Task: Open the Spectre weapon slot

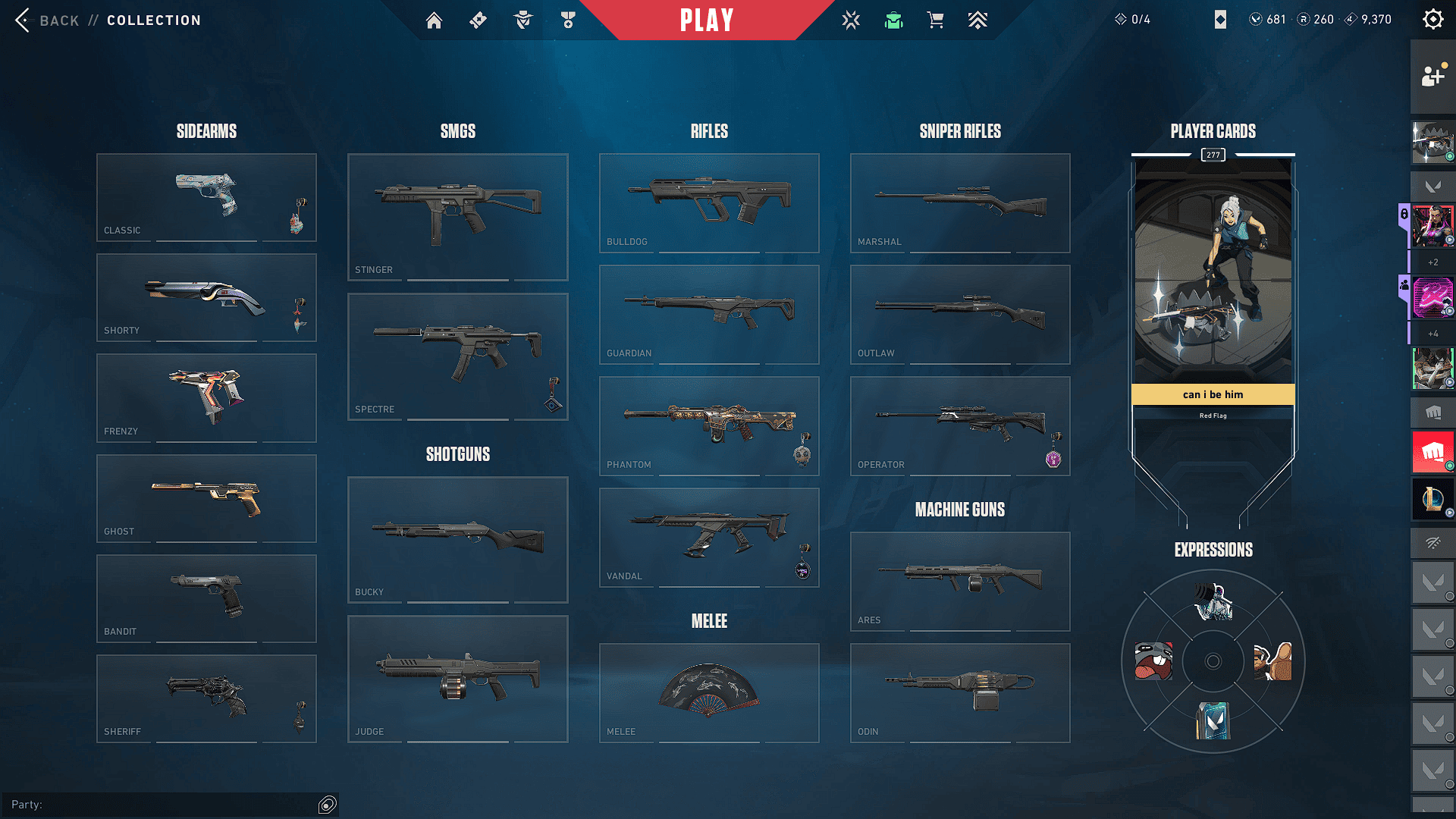Action: tap(457, 356)
